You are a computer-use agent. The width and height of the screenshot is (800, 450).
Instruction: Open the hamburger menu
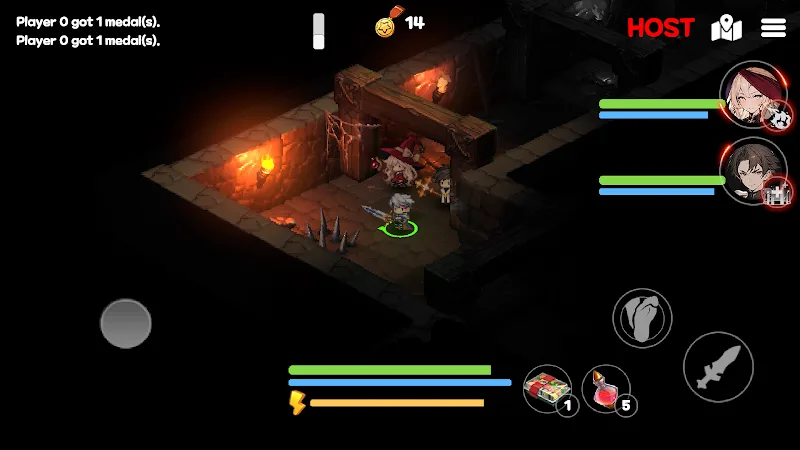774,28
